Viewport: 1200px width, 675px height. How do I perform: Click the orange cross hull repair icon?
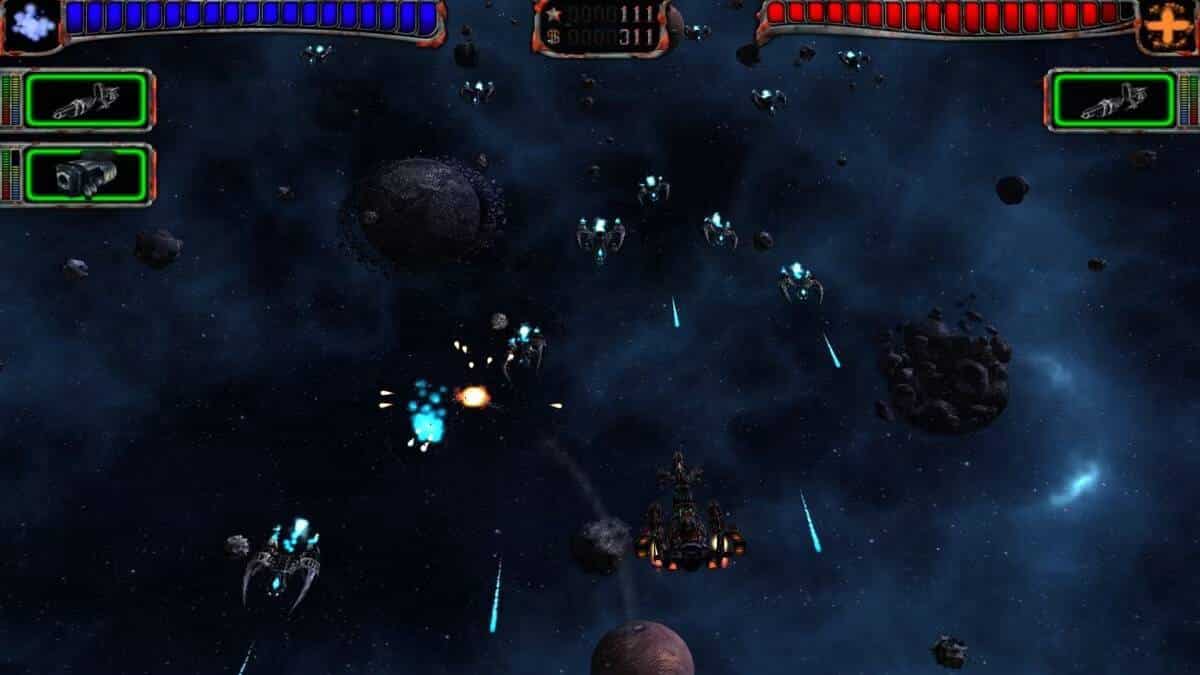(x=1166, y=23)
